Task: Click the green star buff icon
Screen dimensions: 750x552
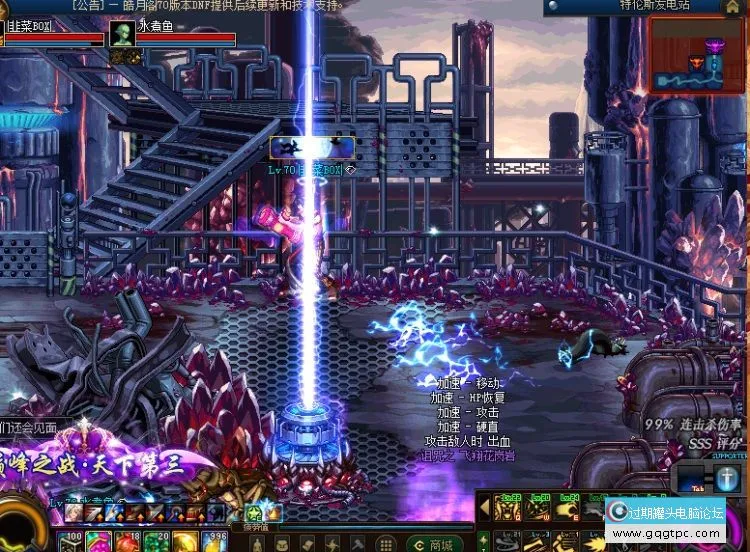Action: 254,512
